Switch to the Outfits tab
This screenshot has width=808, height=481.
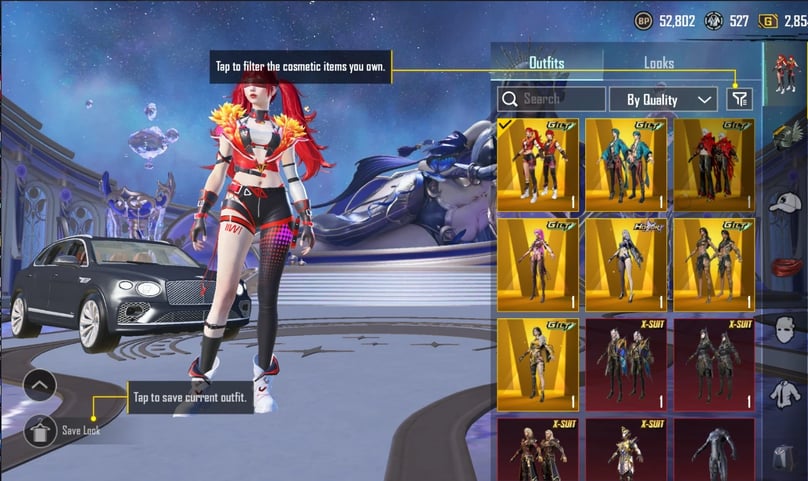547,63
